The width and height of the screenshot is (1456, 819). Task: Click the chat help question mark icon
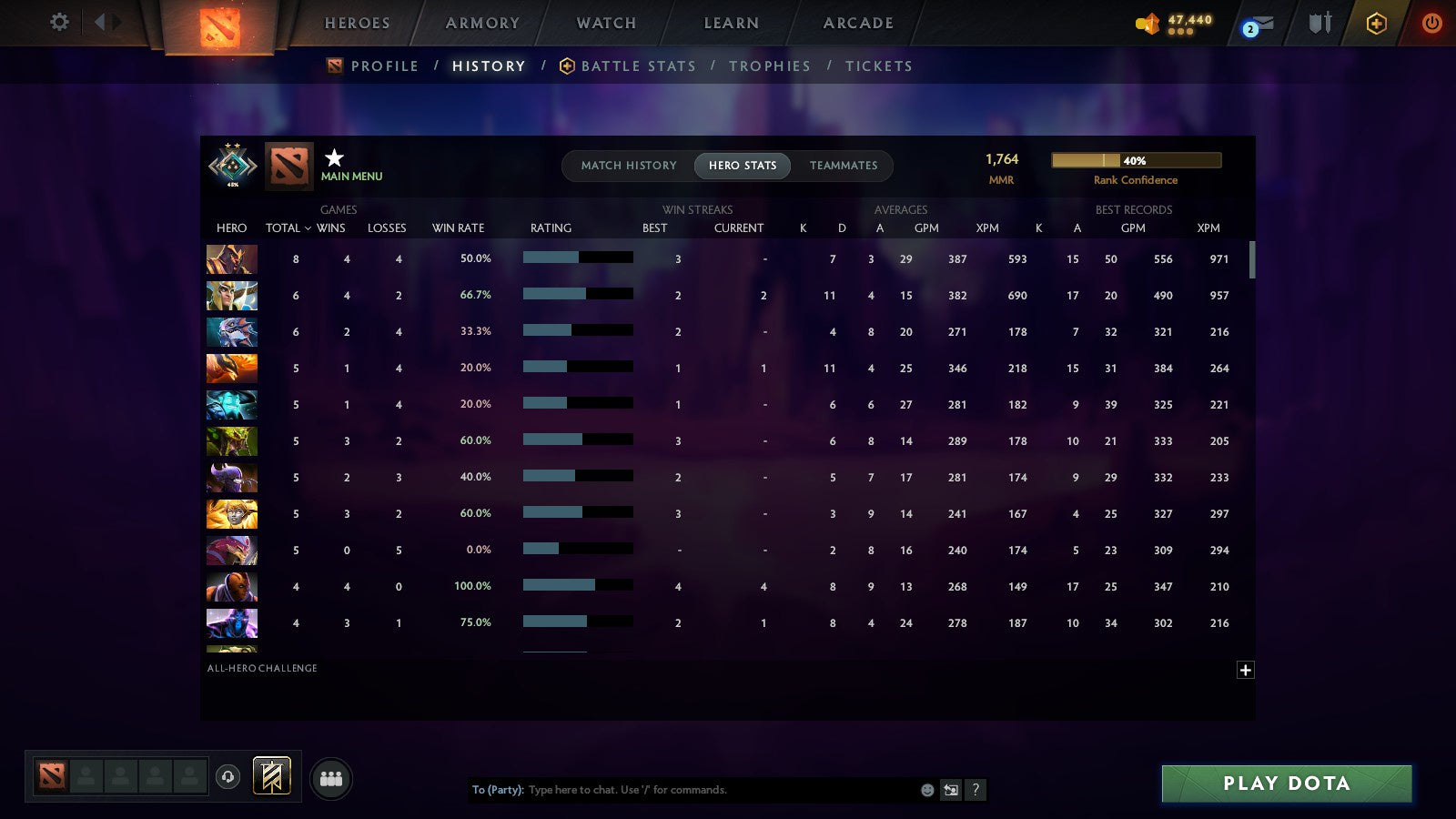[x=975, y=790]
